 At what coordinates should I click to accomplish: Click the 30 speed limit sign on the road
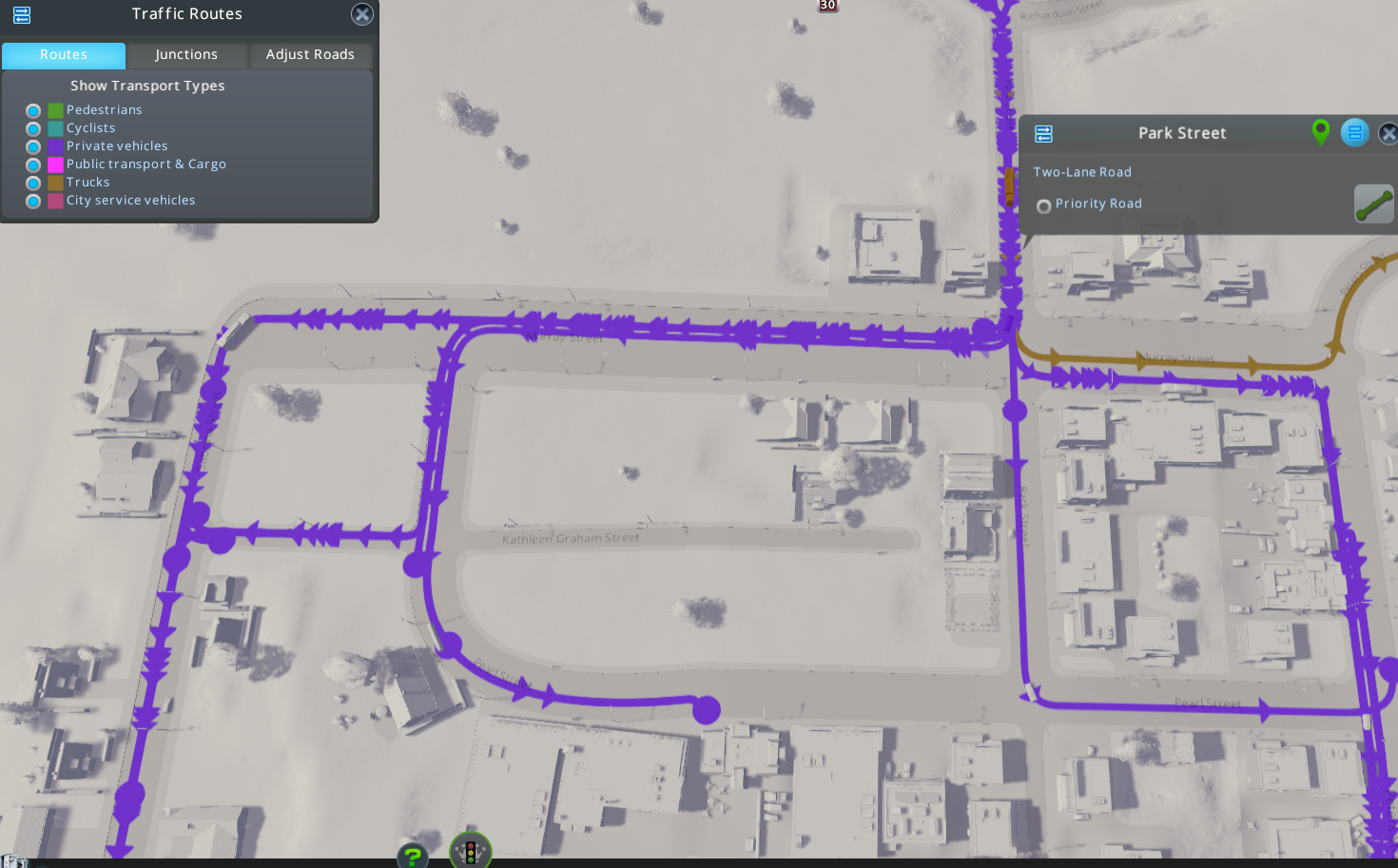(x=826, y=6)
